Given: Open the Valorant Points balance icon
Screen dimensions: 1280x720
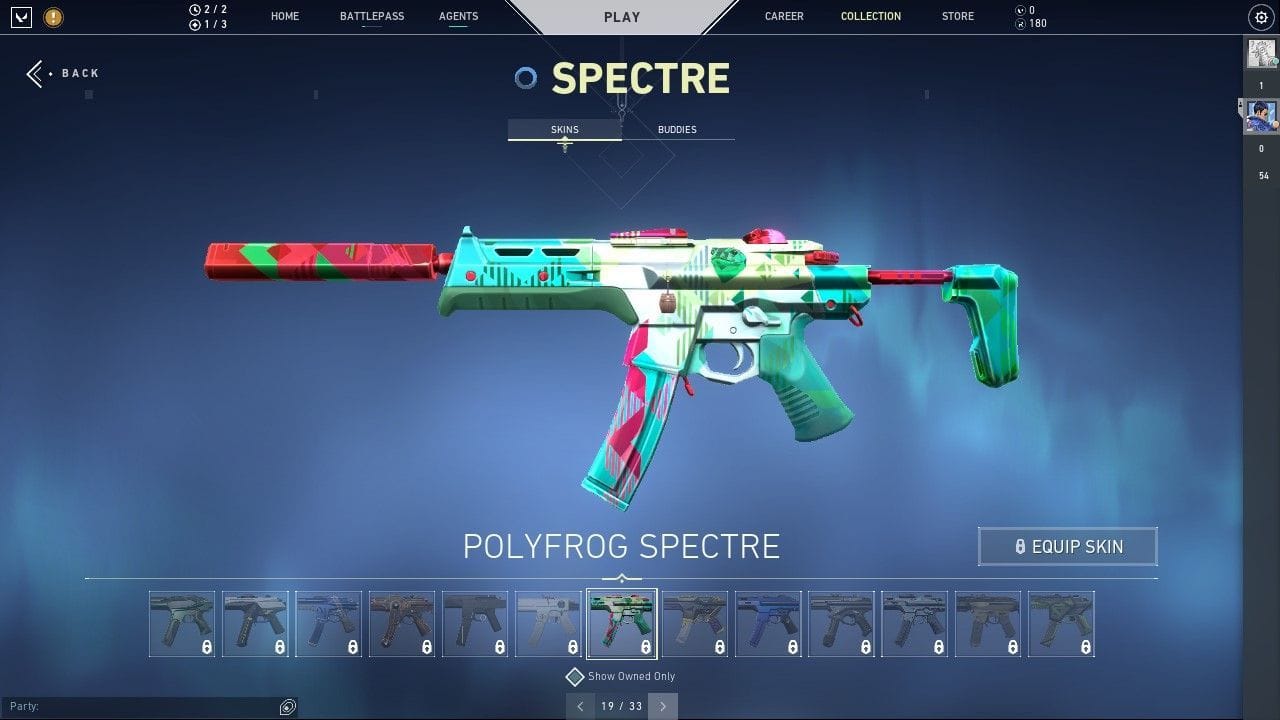Looking at the screenshot, I should pyautogui.click(x=1020, y=10).
